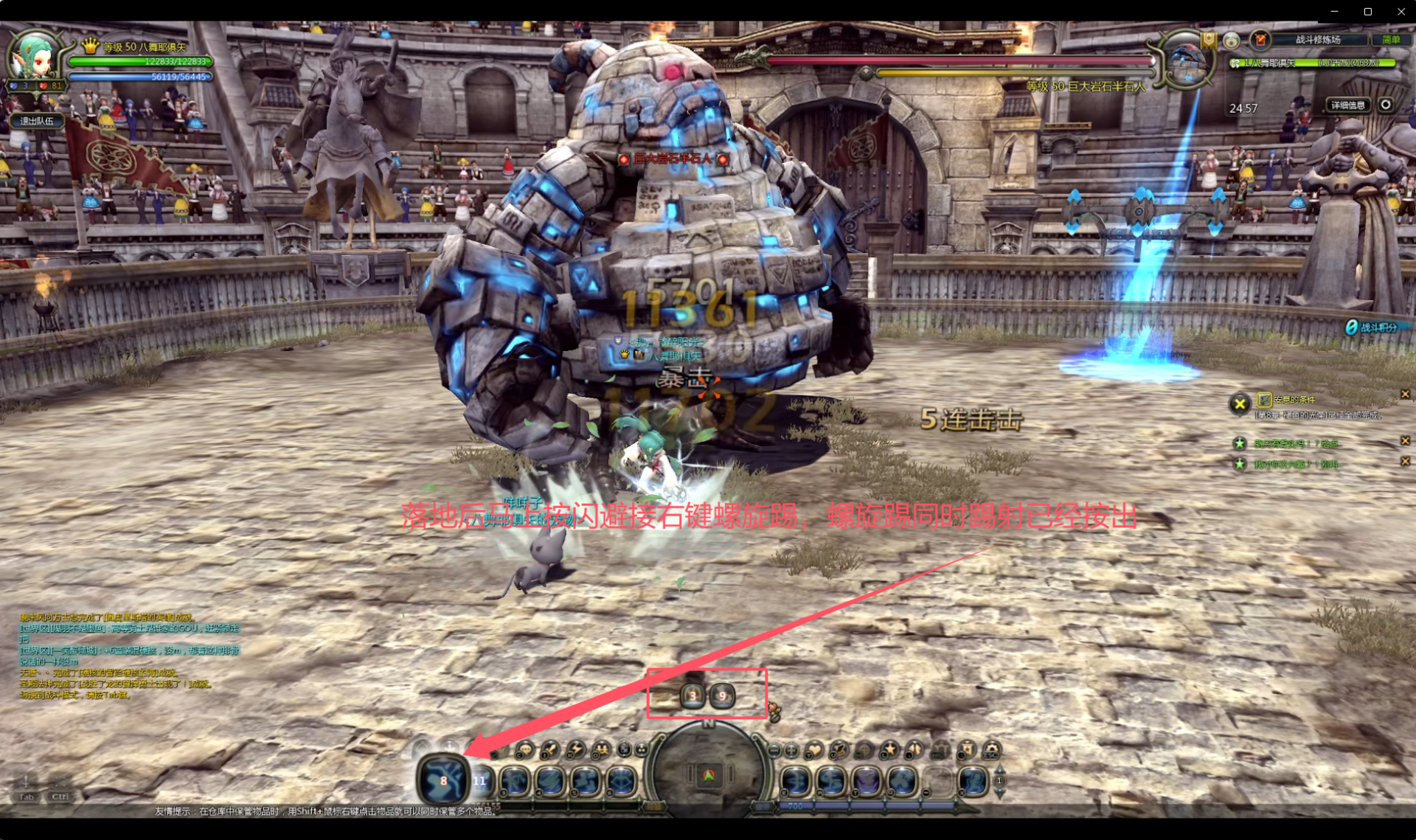Open the 战斗积分 battle score tab
Screen dimensions: 1416x840
click(x=1373, y=327)
